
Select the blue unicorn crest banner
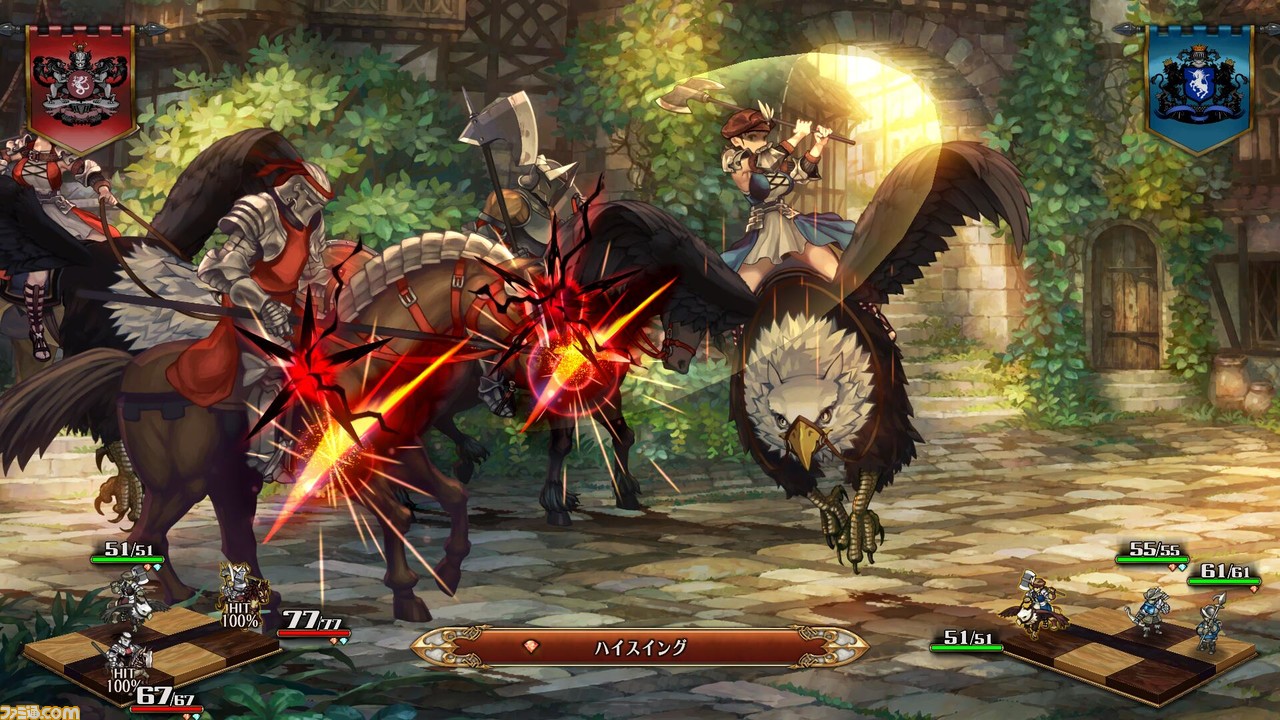coord(1198,86)
